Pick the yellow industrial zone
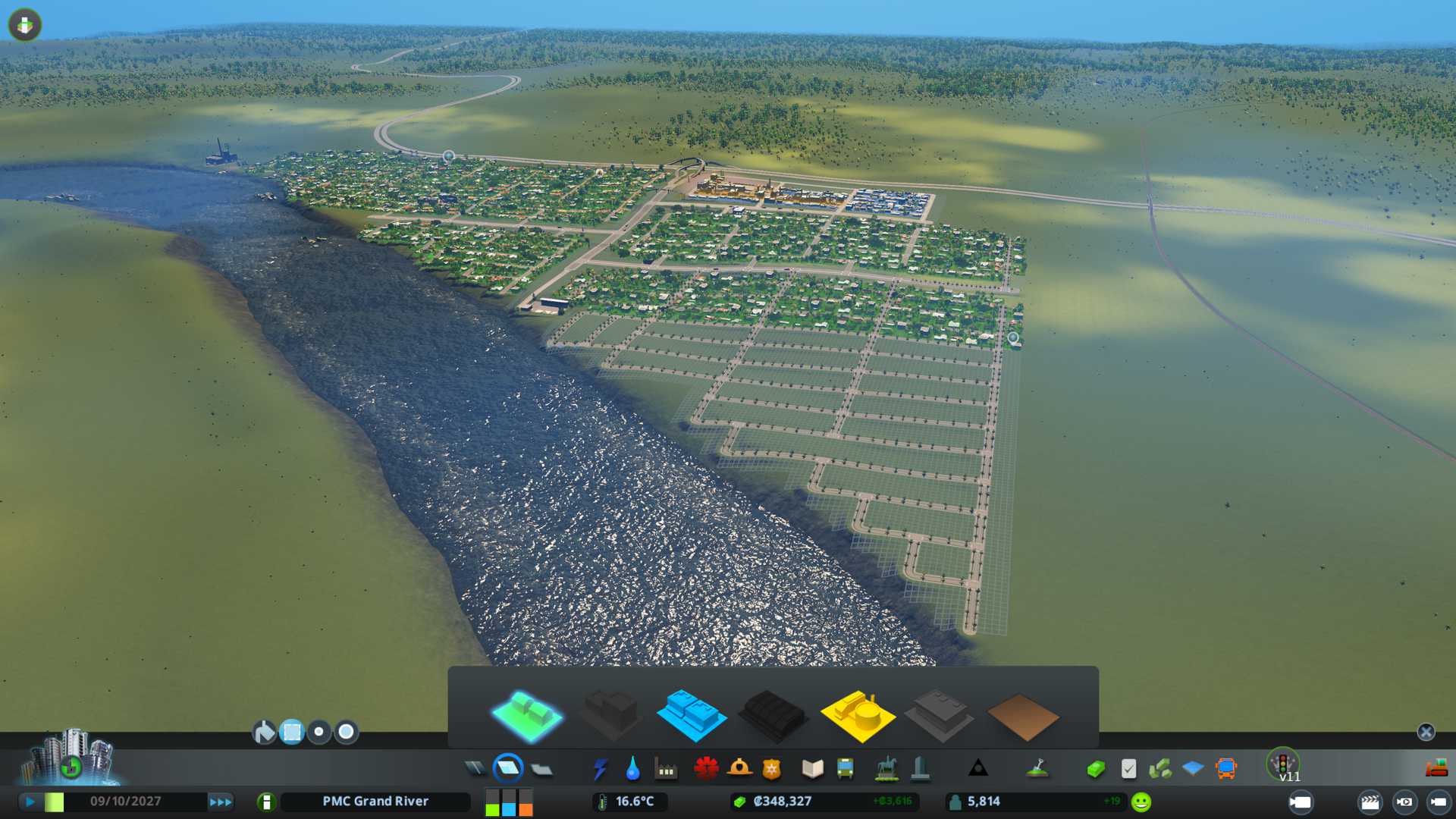Image resolution: width=1456 pixels, height=819 pixels. click(x=857, y=716)
